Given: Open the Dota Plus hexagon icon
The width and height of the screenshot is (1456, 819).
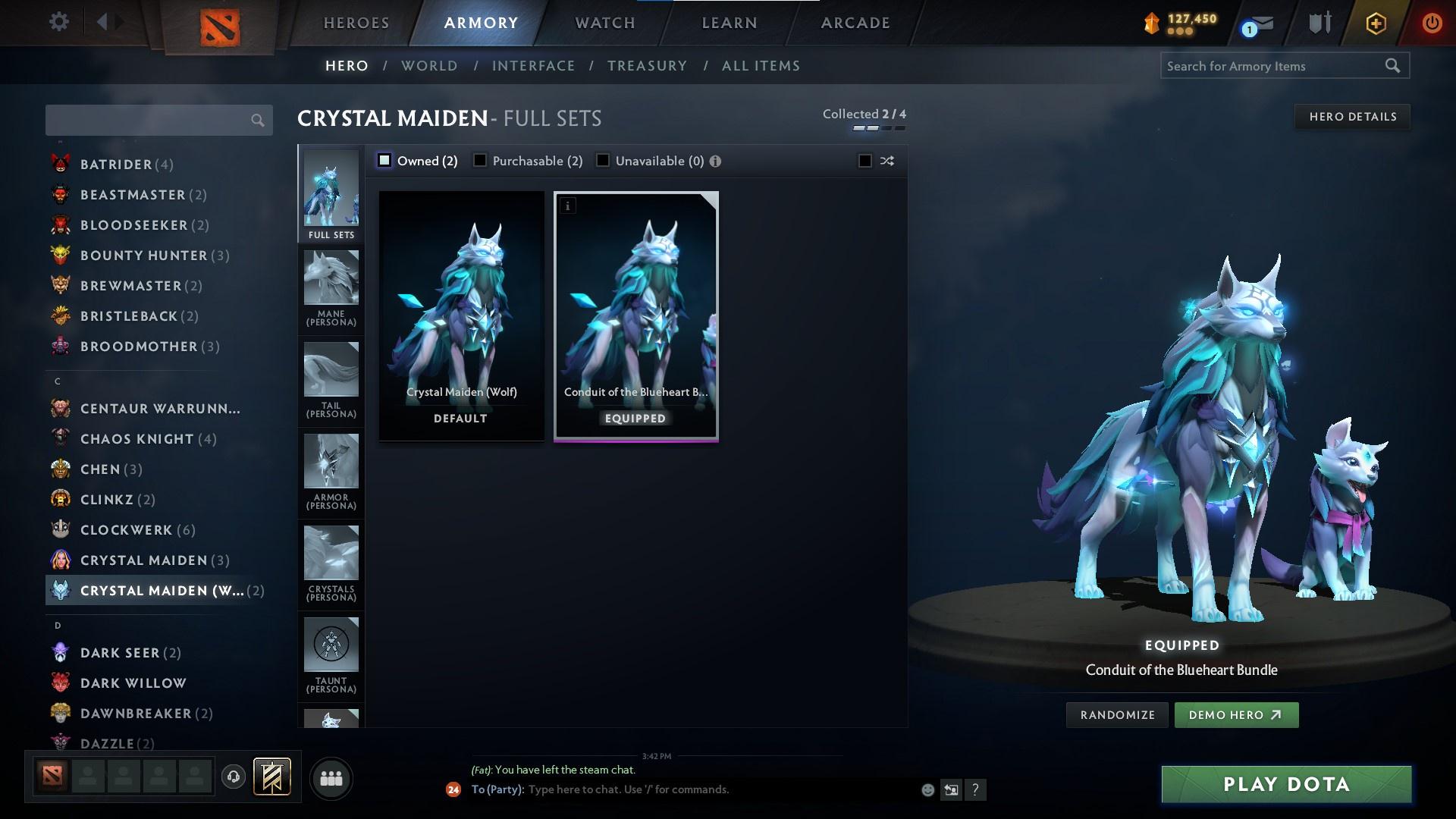Looking at the screenshot, I should coord(1375,23).
